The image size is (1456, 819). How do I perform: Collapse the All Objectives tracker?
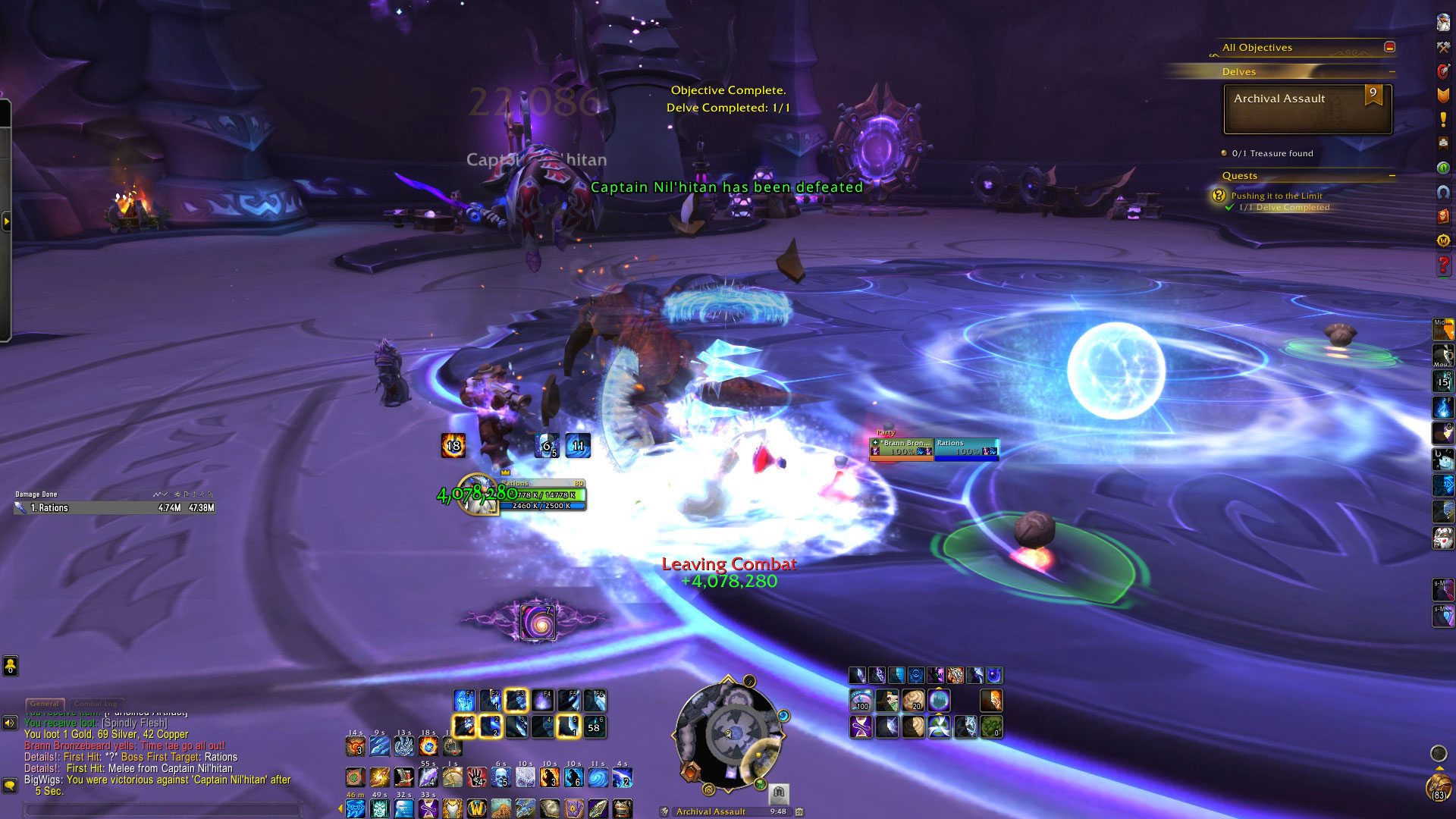click(1389, 47)
